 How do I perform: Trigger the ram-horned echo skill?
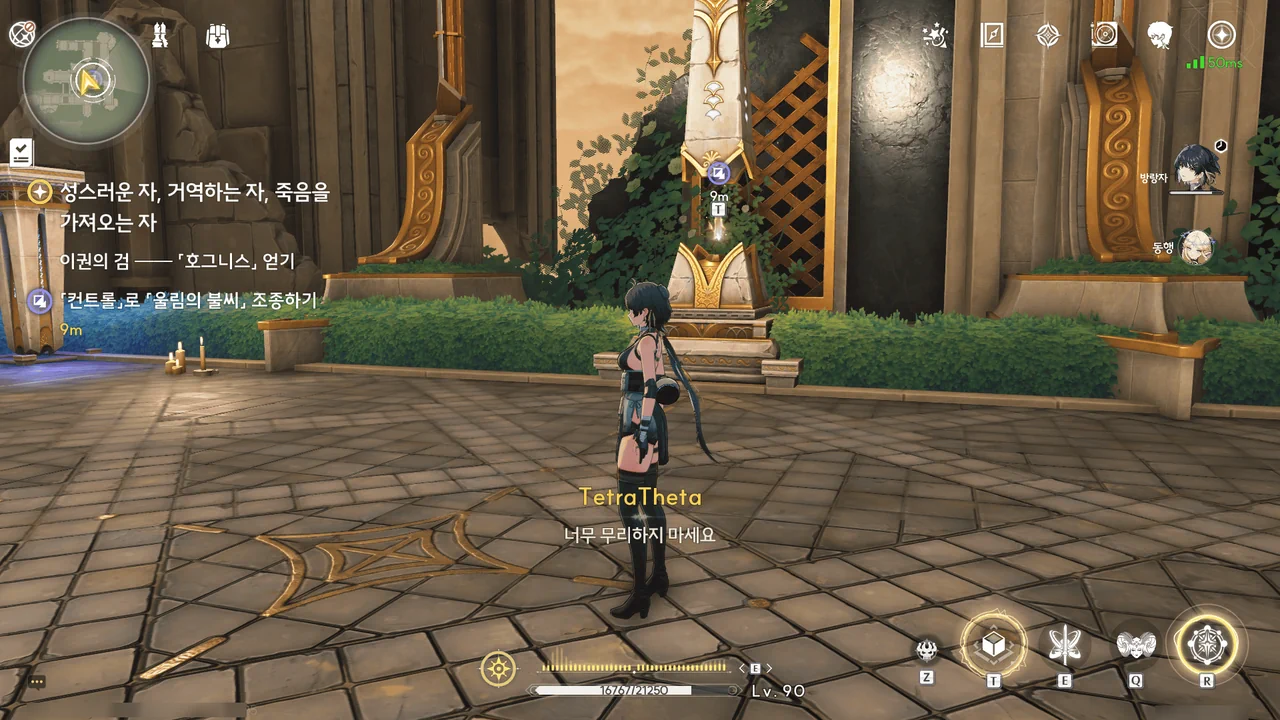point(1136,646)
